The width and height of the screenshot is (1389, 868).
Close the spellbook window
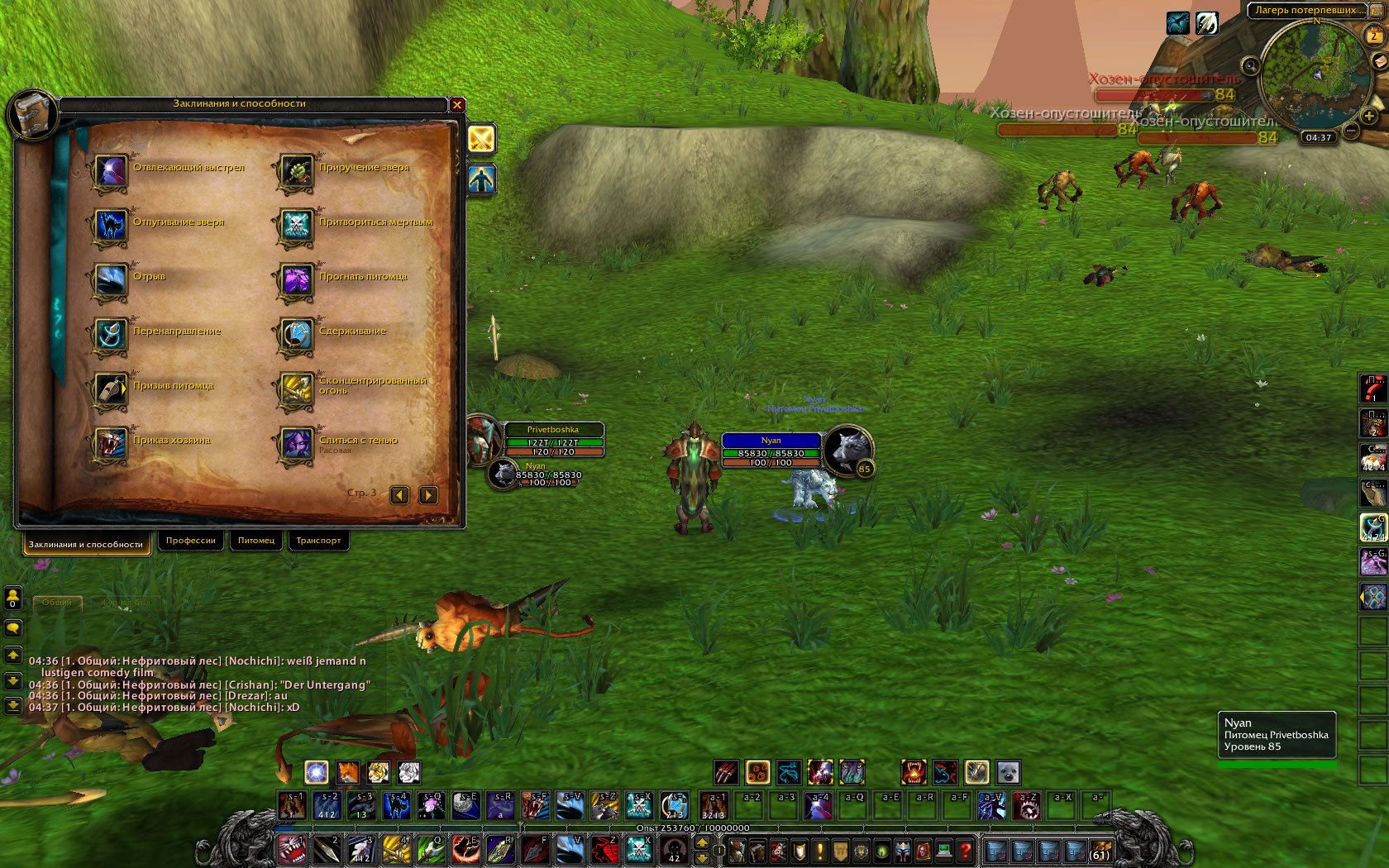click(456, 105)
